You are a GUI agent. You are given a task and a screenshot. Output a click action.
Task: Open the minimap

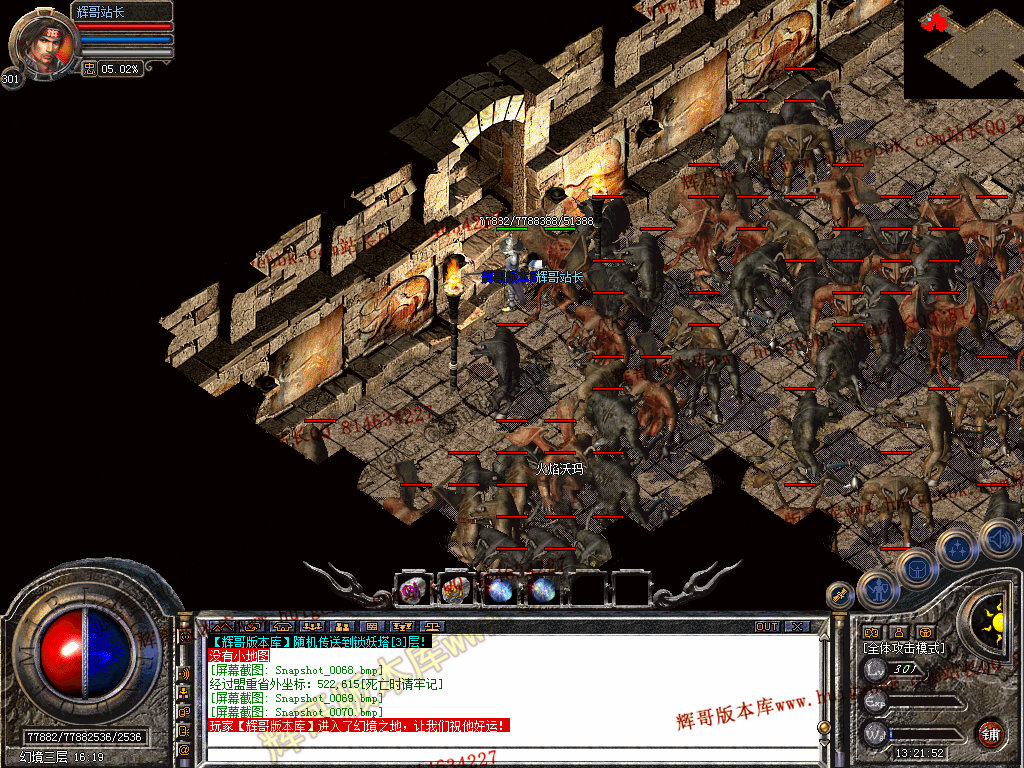coord(963,48)
